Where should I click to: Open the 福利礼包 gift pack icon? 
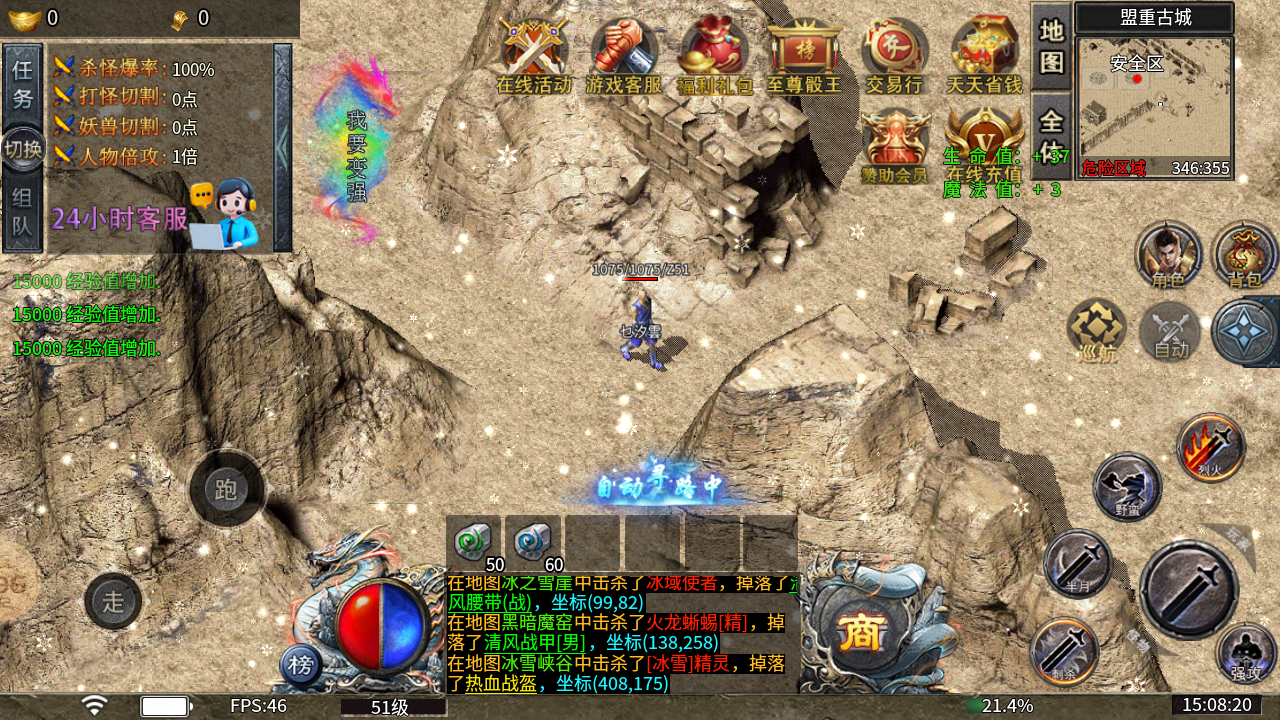tap(714, 56)
